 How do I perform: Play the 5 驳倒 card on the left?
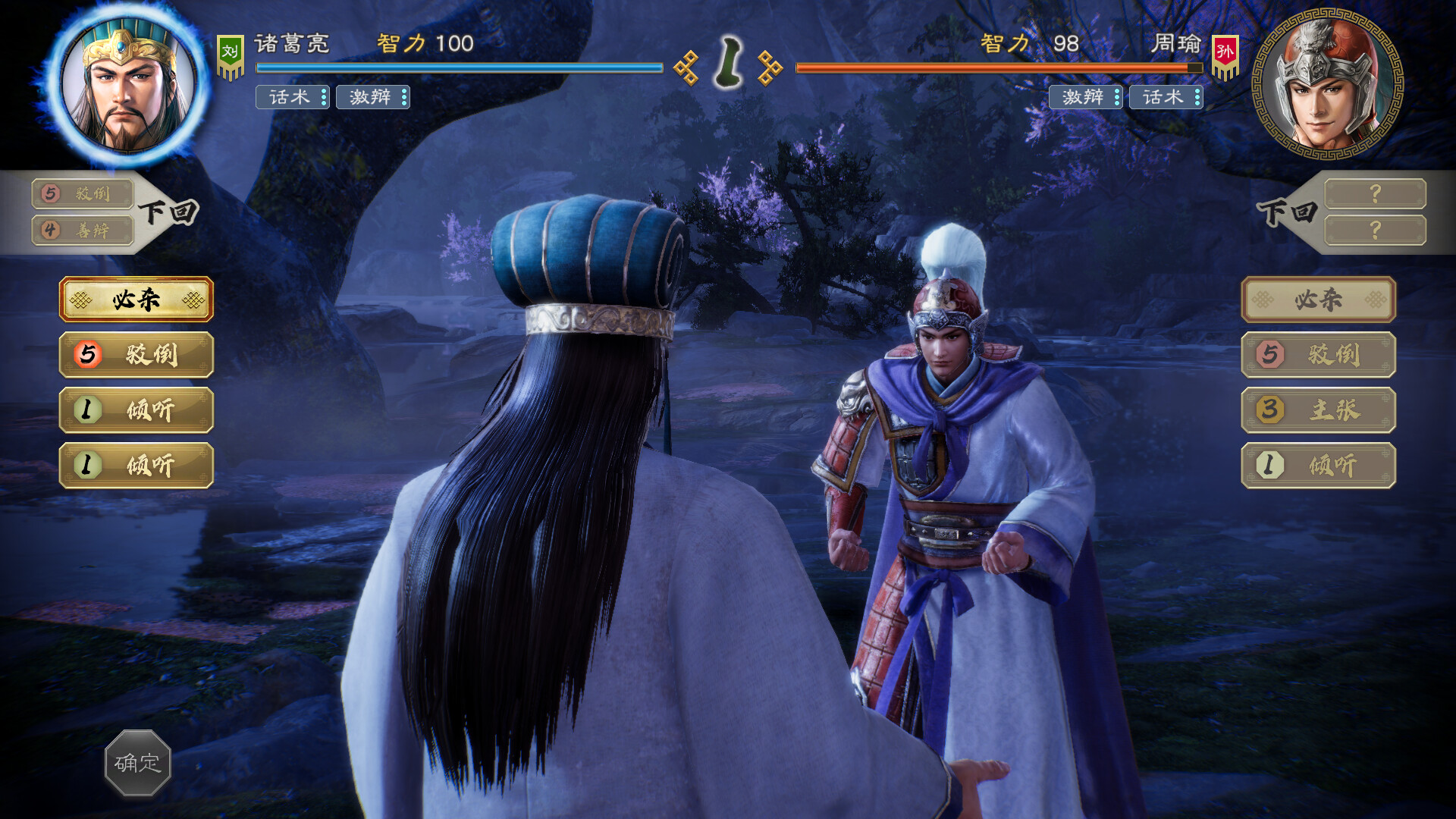(136, 354)
